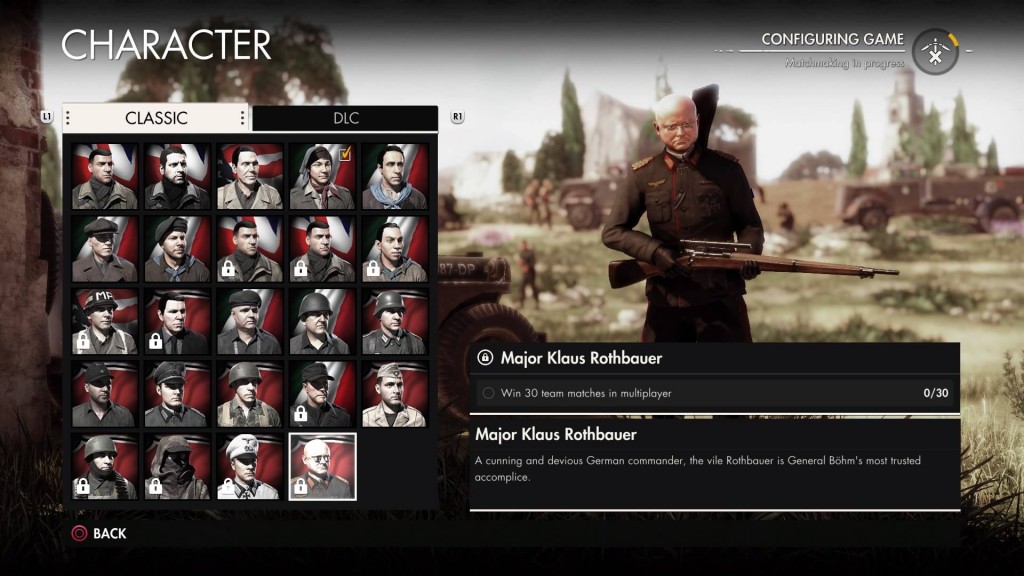
Task: Choose the locked white-cap officer with Iron Cross
Action: click(249, 466)
